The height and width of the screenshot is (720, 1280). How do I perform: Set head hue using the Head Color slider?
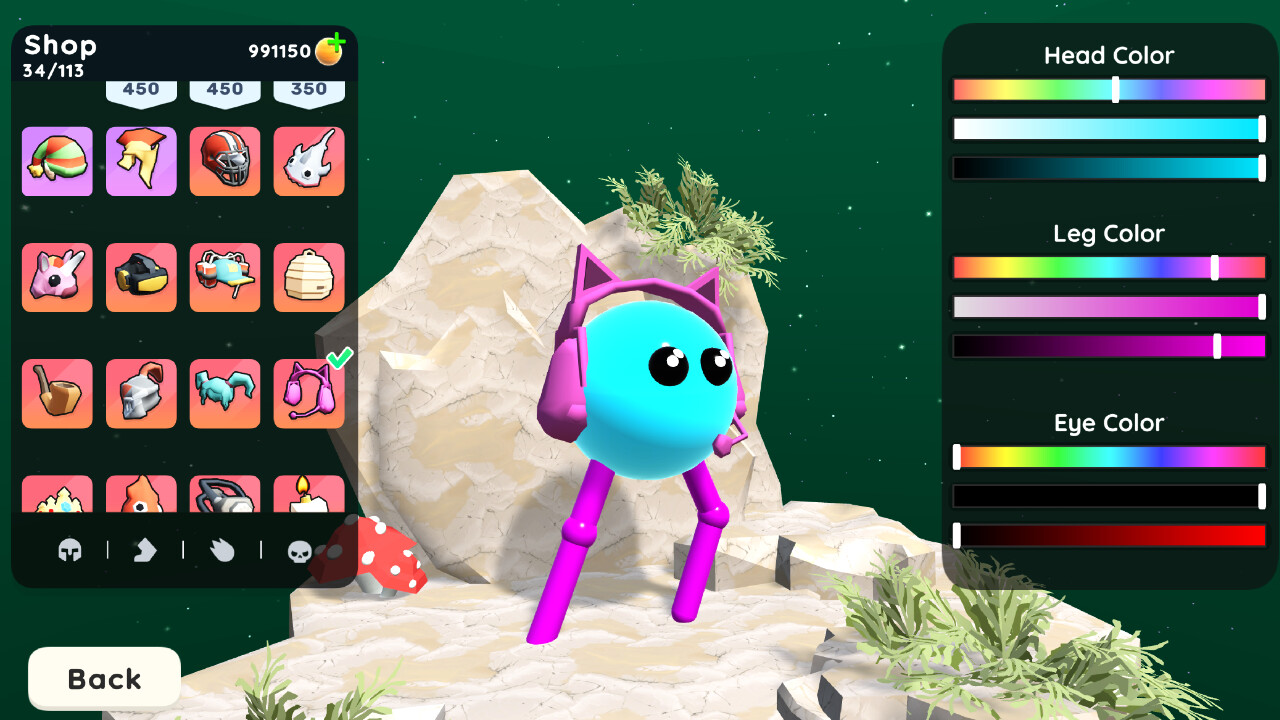(x=1114, y=88)
